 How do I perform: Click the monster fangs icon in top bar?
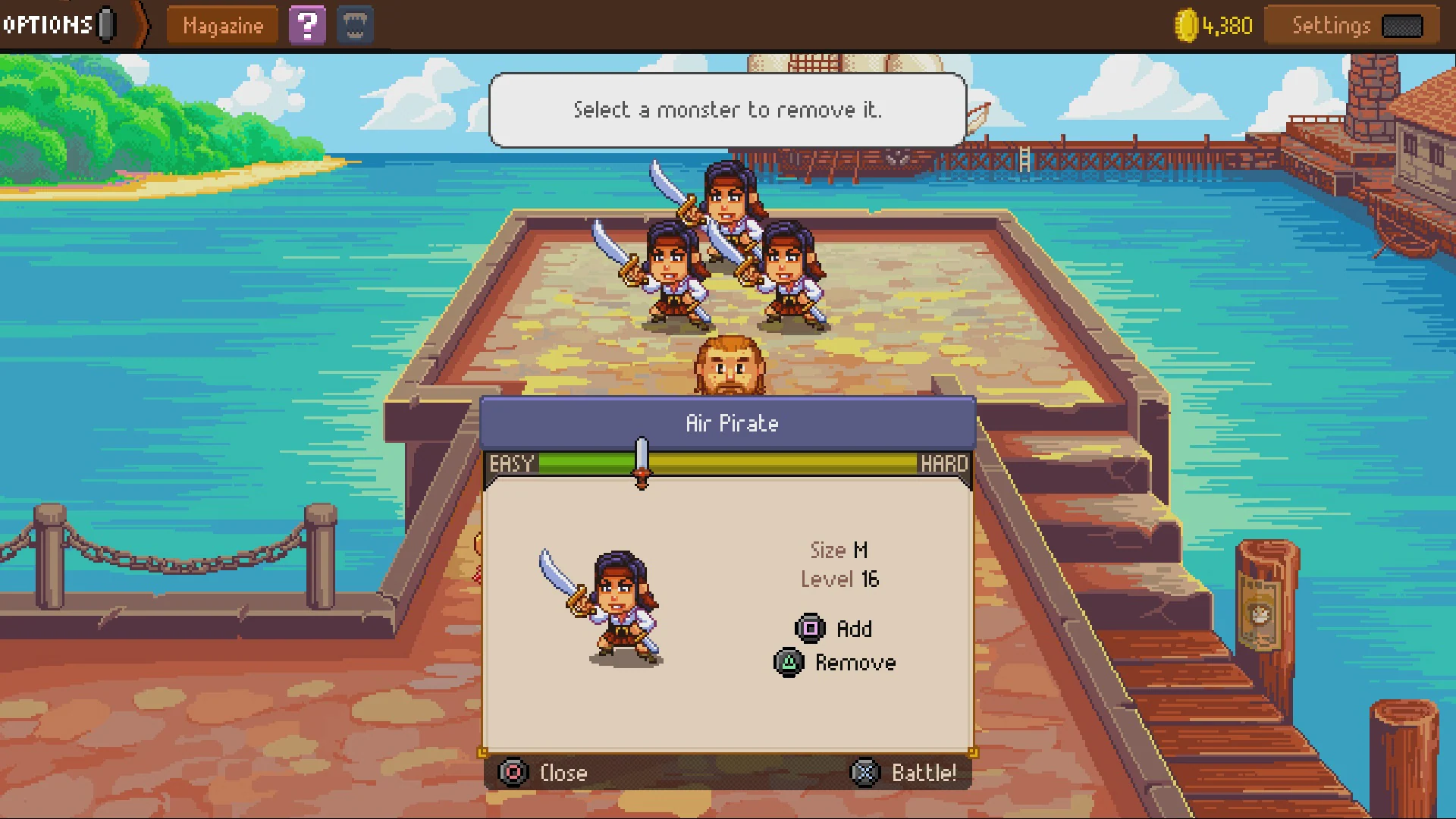pyautogui.click(x=354, y=25)
